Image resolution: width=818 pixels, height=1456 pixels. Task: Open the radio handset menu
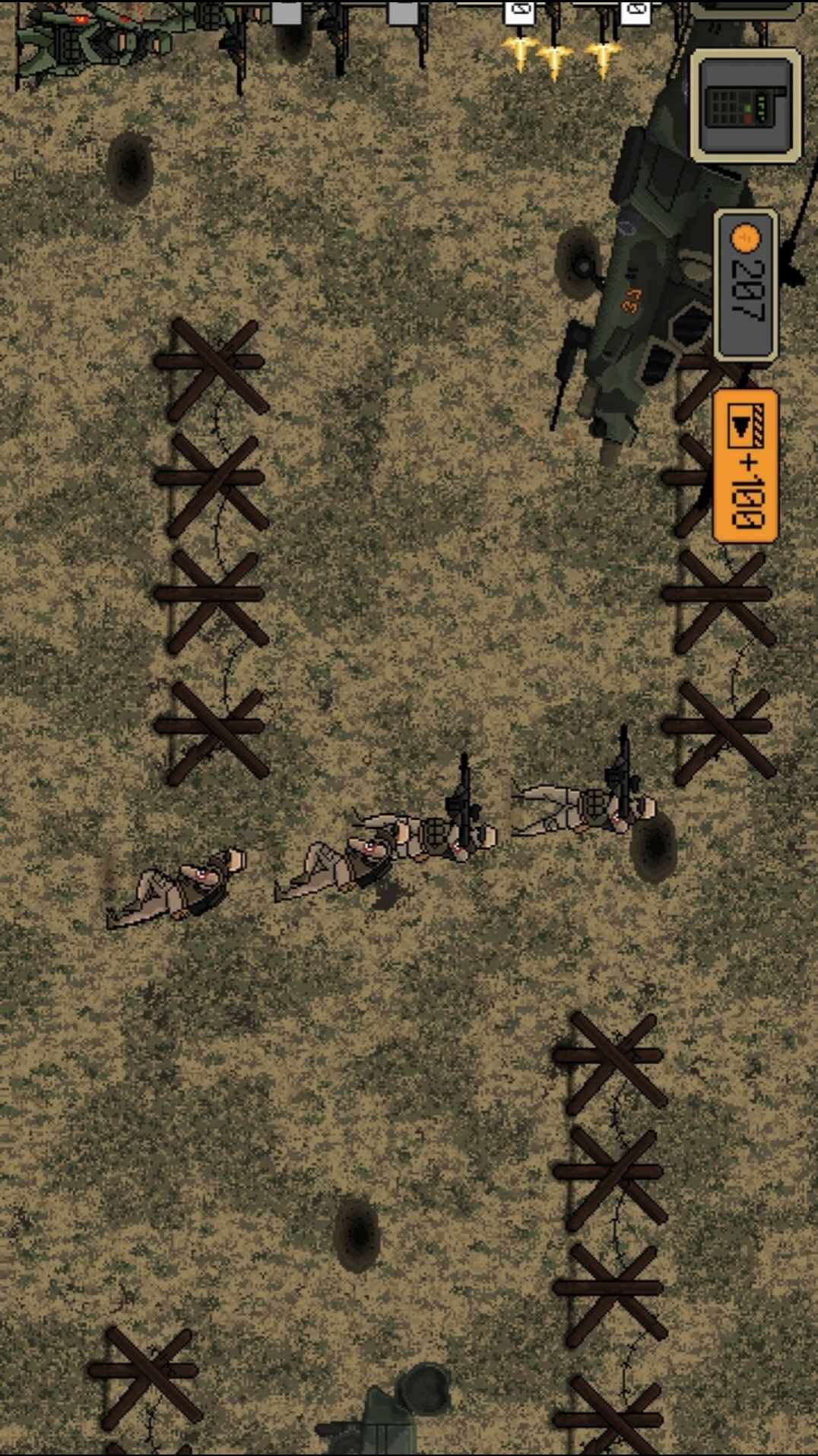[745, 105]
